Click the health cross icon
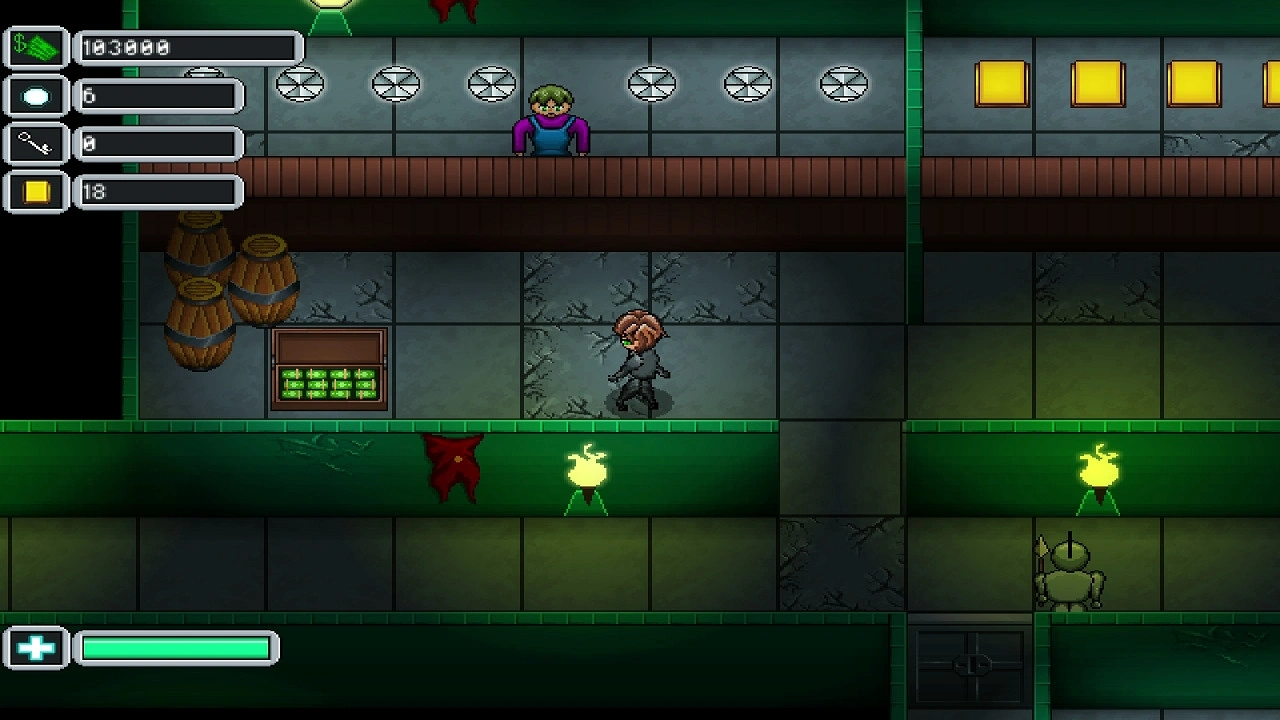Screen dimensions: 1280x720 click(36, 649)
